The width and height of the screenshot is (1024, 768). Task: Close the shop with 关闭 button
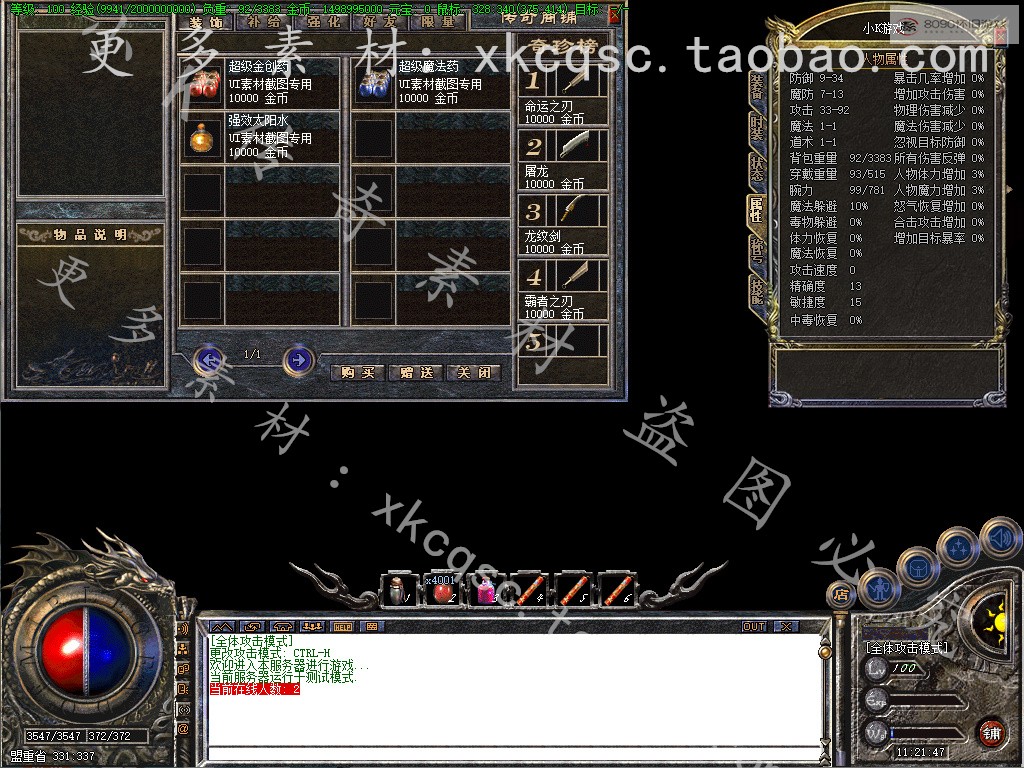coord(473,373)
